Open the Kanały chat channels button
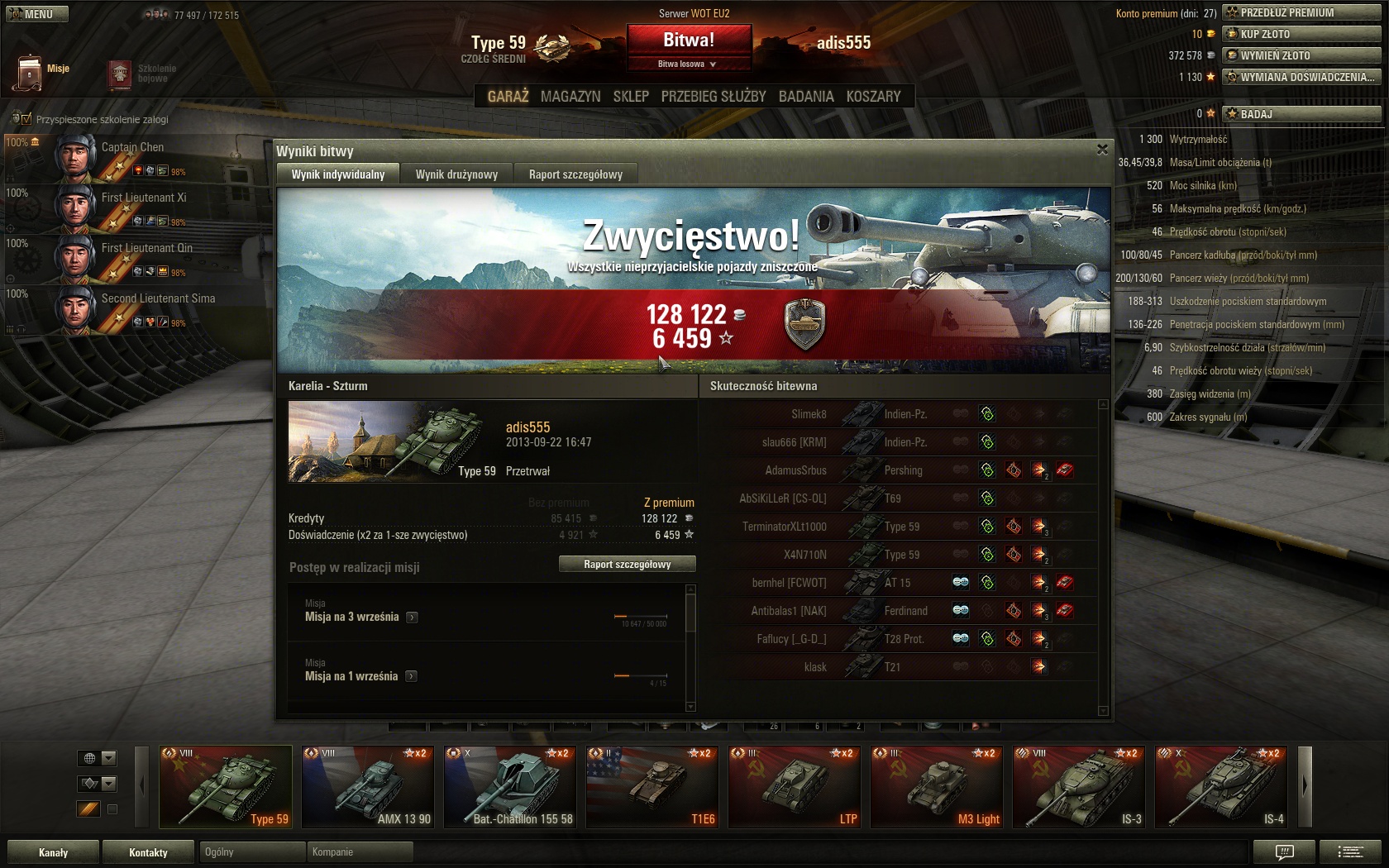This screenshot has width=1389, height=868. (x=53, y=852)
